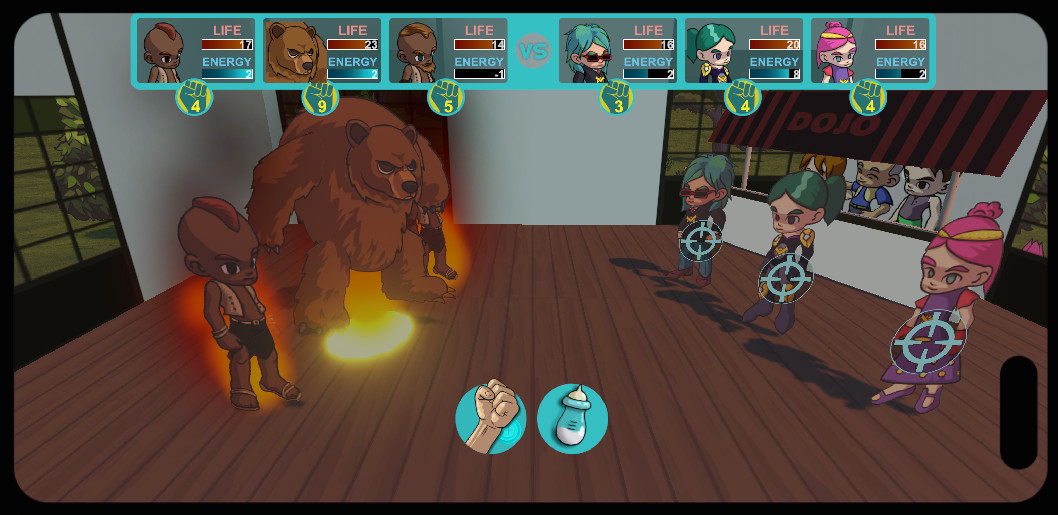This screenshot has width=1058, height=515.
Task: Select the sunglasses enemy portrait card
Action: coord(617,50)
